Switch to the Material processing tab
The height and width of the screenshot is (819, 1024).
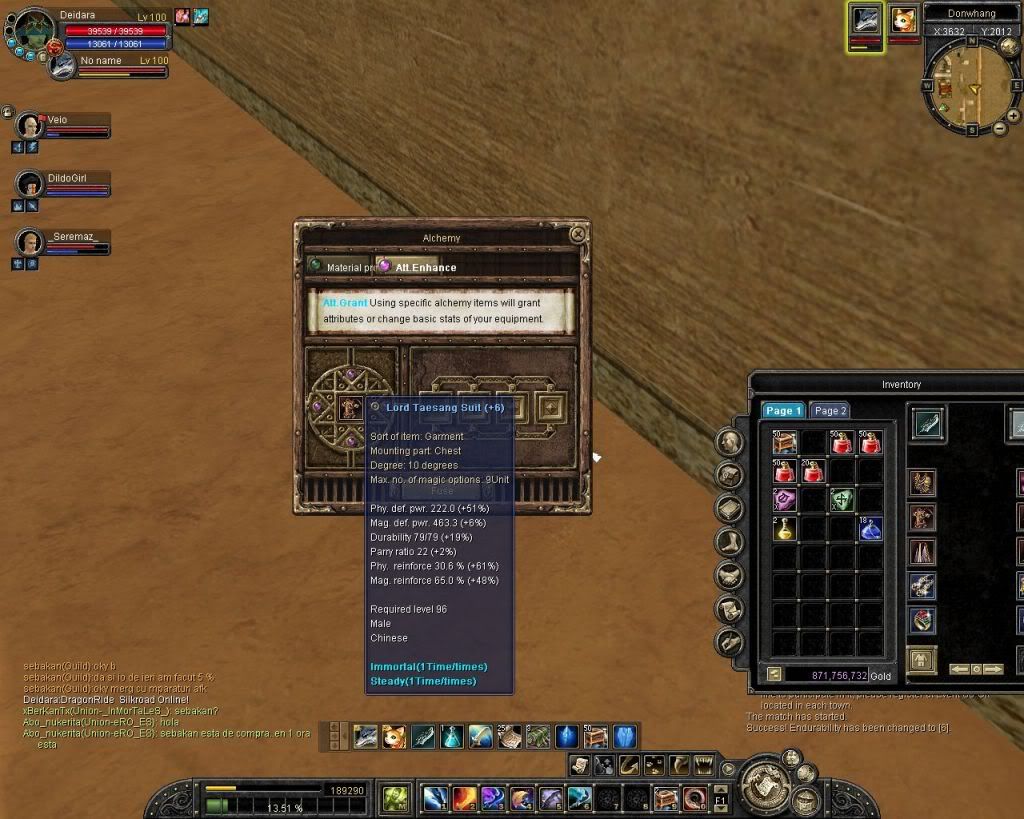pyautogui.click(x=338, y=267)
